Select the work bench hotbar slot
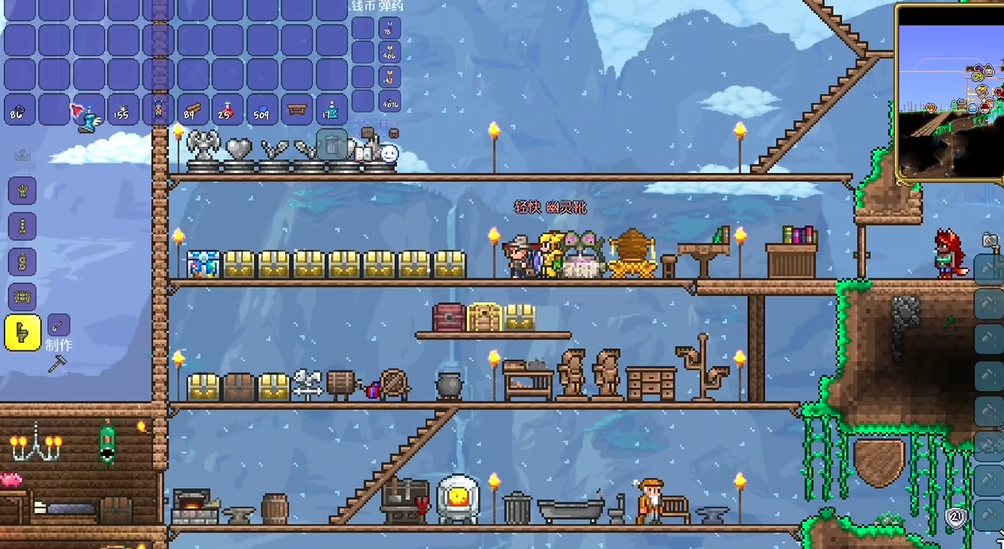Image resolution: width=1004 pixels, height=549 pixels. tap(297, 110)
